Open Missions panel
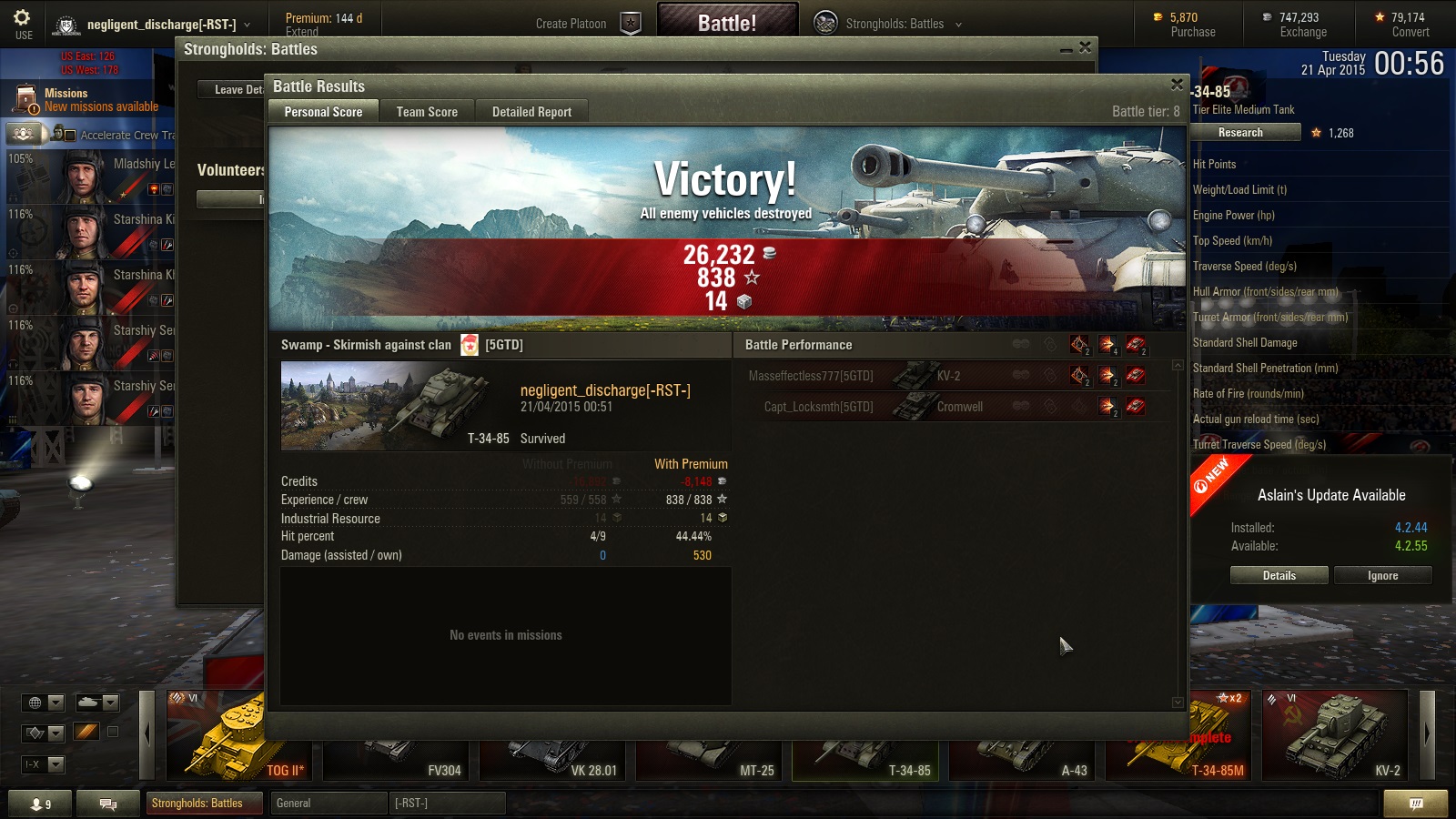 pos(86,99)
